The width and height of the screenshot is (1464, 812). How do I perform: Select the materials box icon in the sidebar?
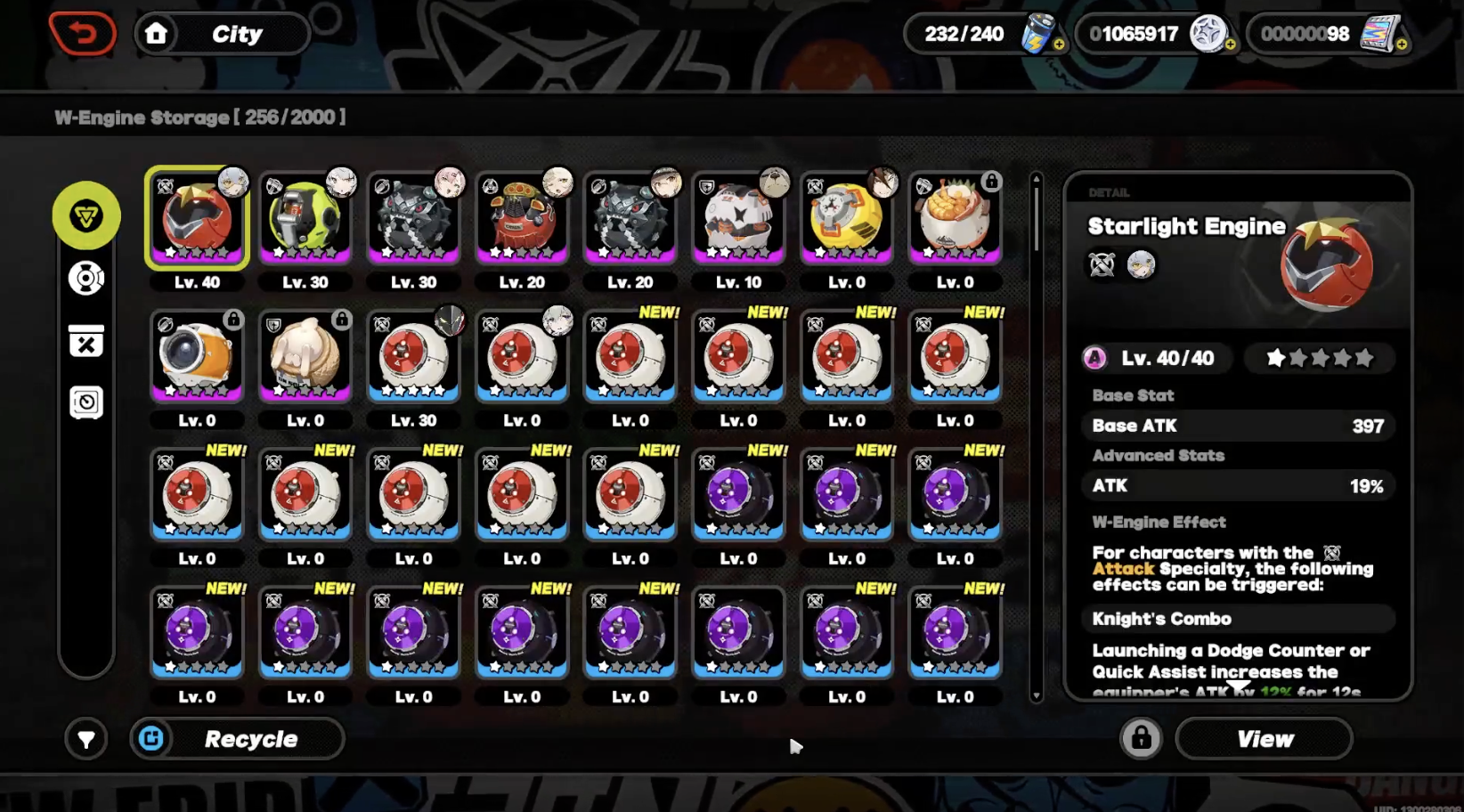click(x=85, y=341)
